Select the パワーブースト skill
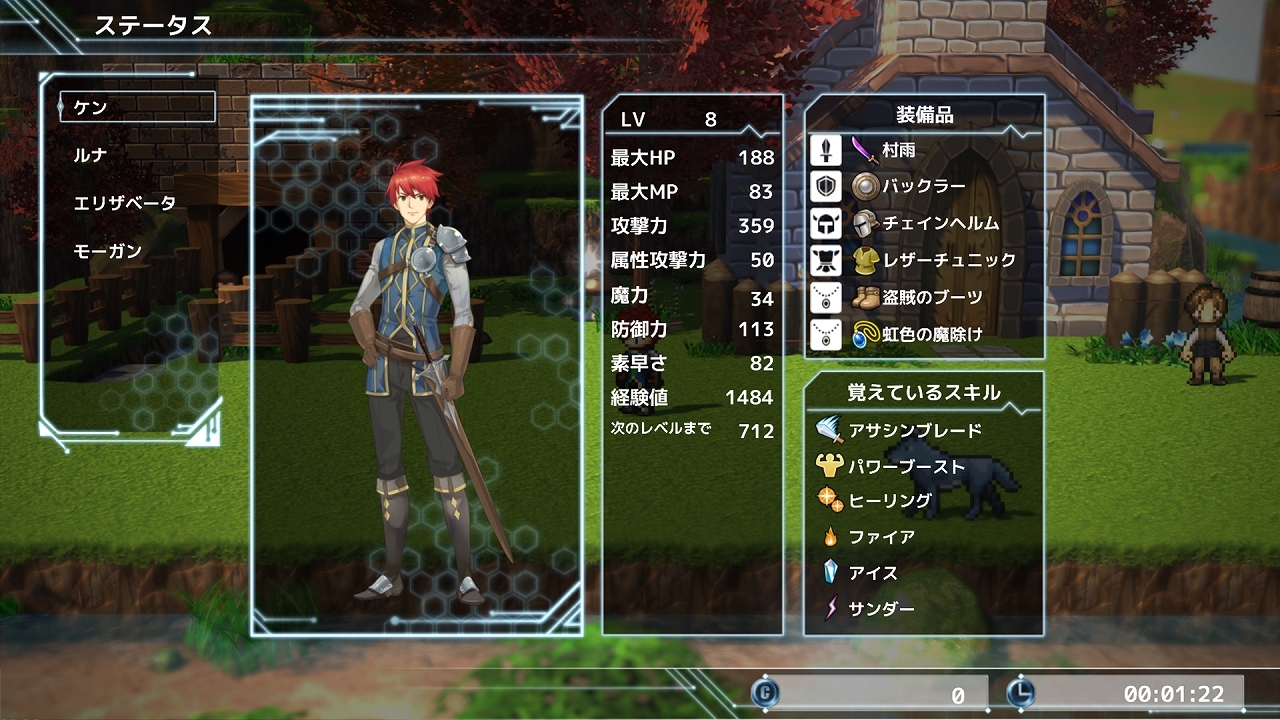 coord(906,467)
